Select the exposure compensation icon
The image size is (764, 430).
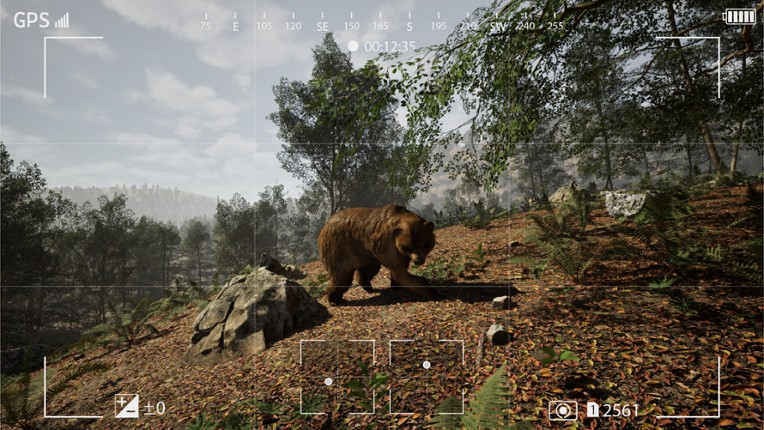pyautogui.click(x=127, y=406)
